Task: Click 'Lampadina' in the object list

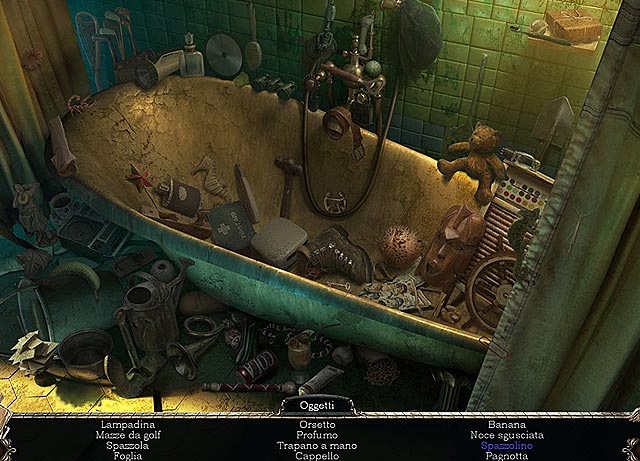Action: coord(129,425)
